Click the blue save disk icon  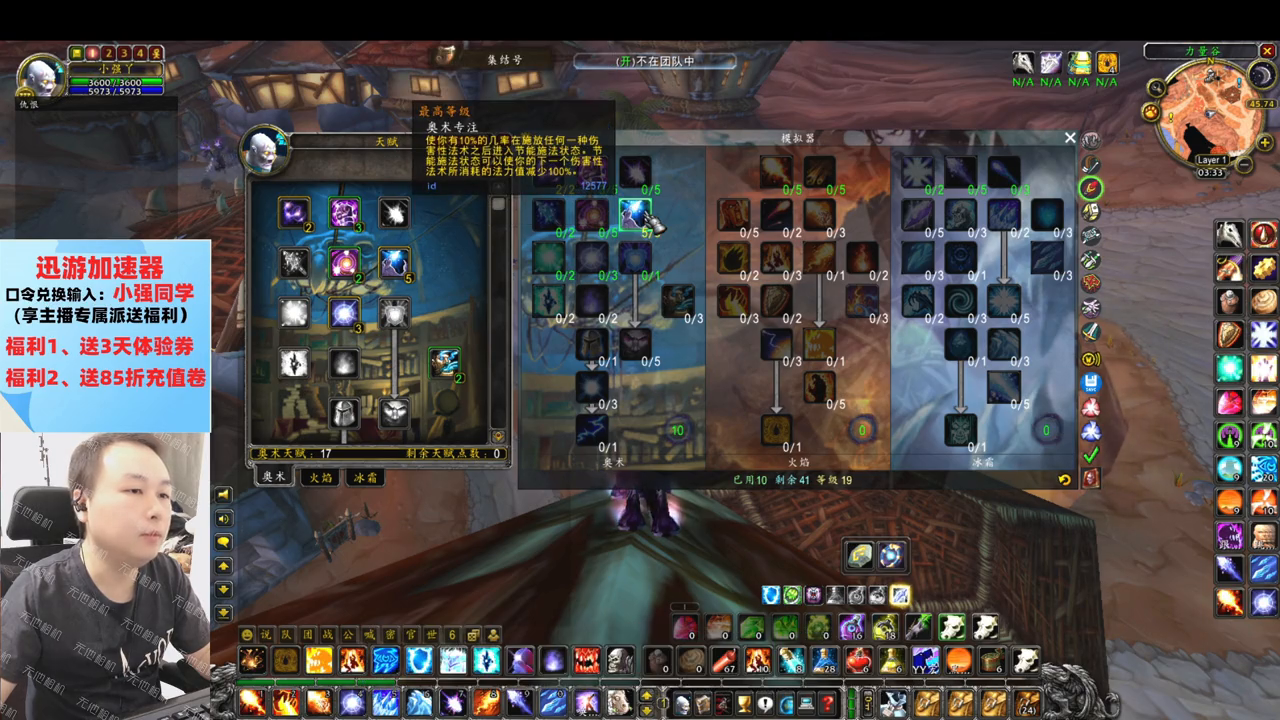[1091, 382]
